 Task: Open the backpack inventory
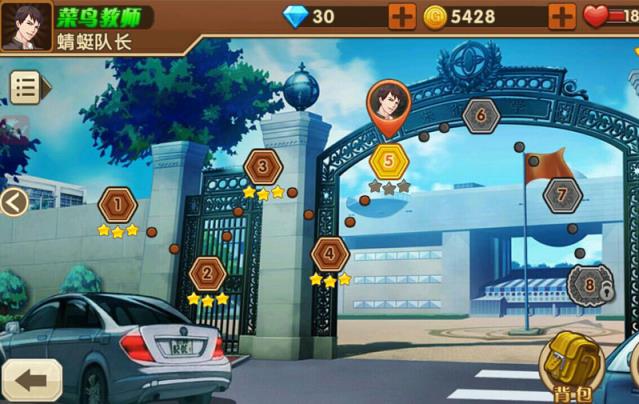point(569,366)
